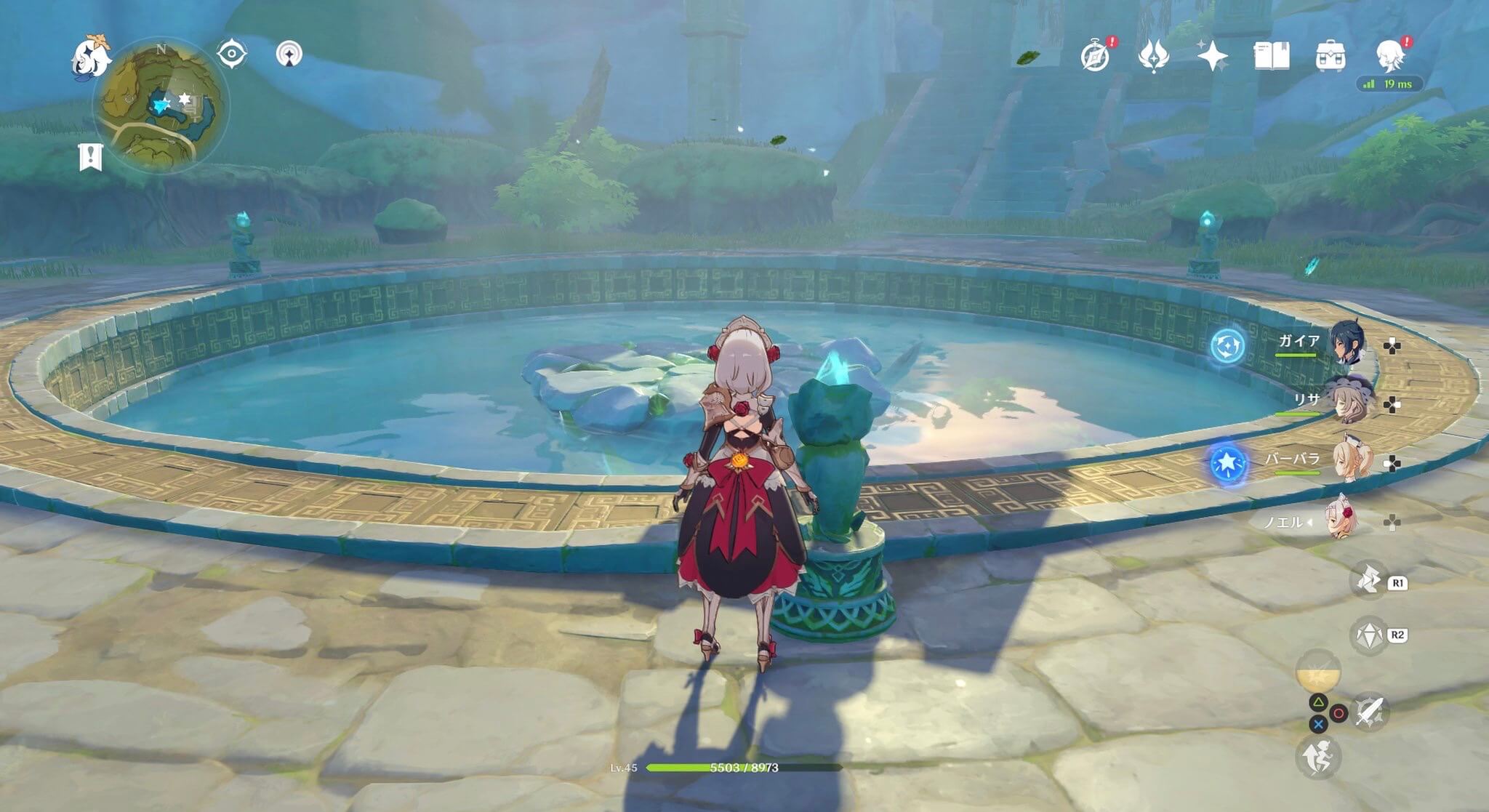1489x812 pixels.
Task: Open the character profile head icon
Action: (1389, 56)
